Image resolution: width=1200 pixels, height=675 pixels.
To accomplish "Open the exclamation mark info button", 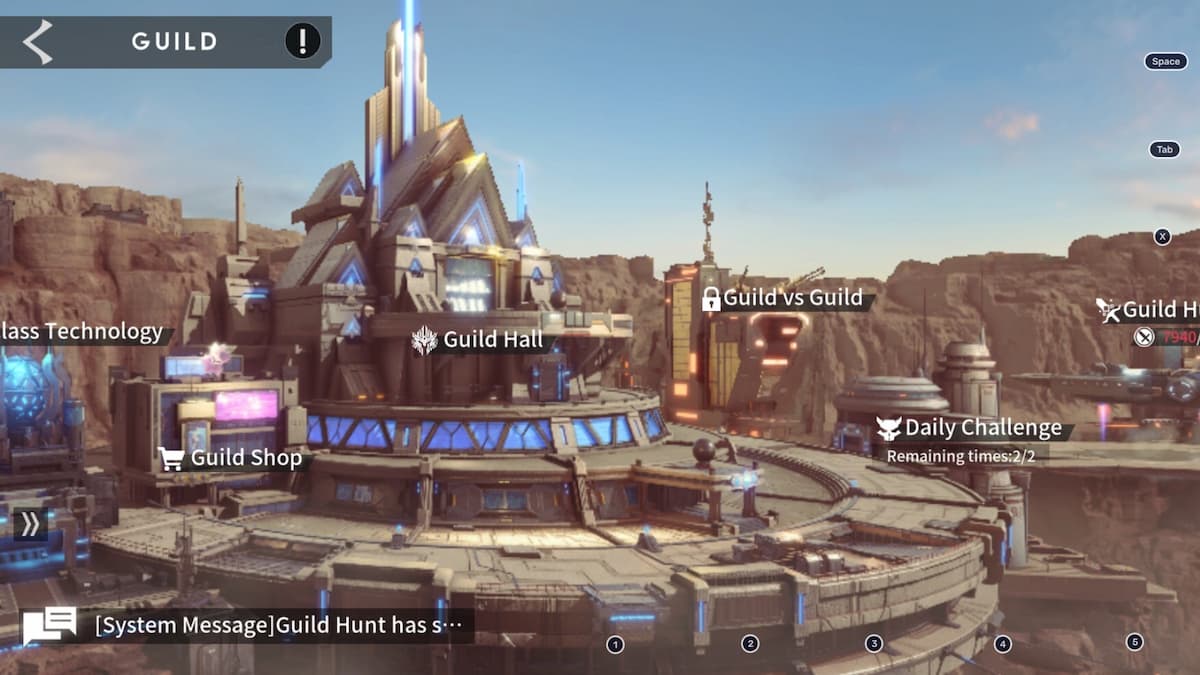I will [303, 41].
